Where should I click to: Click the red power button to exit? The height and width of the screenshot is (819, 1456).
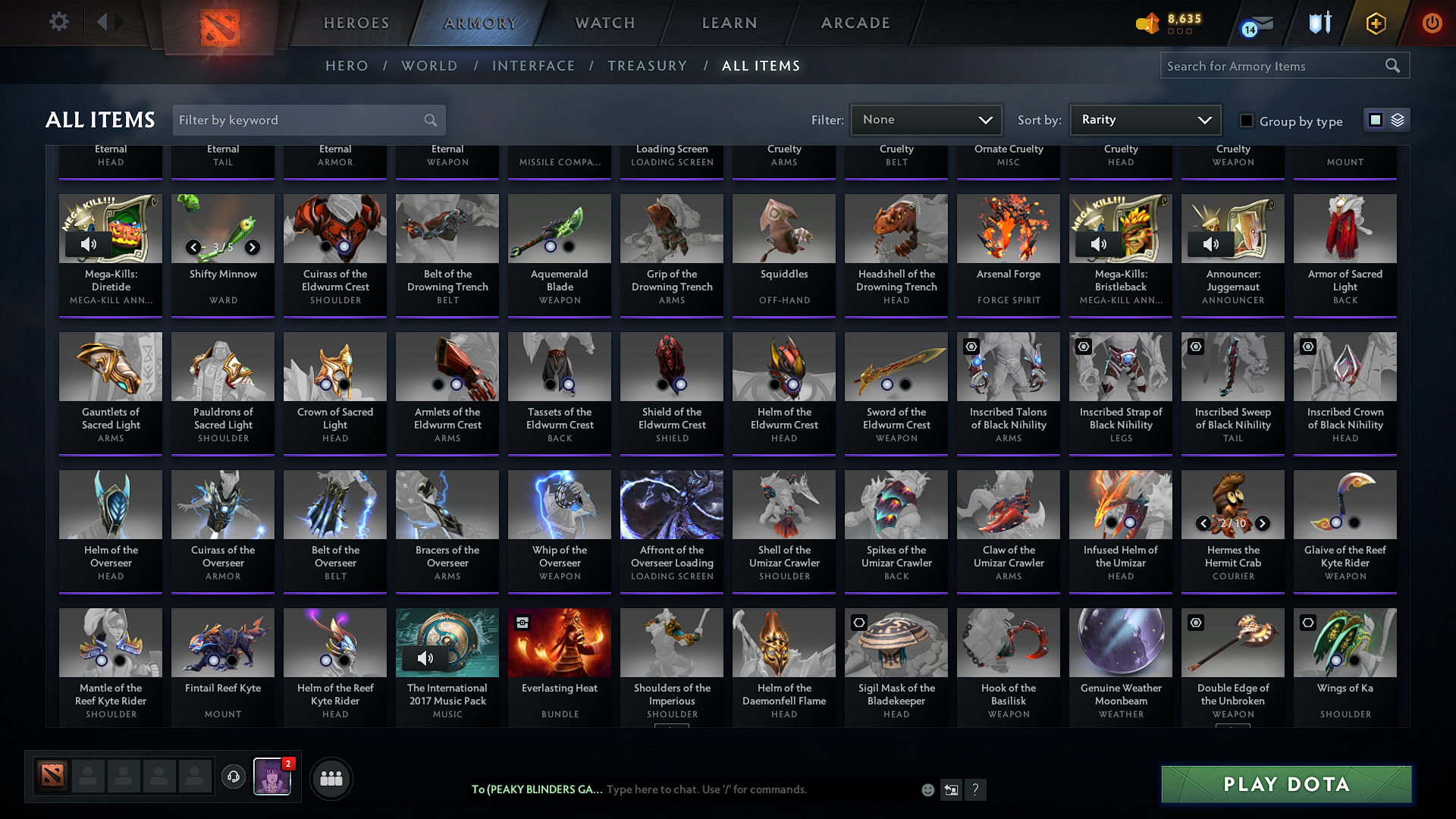pos(1432,24)
